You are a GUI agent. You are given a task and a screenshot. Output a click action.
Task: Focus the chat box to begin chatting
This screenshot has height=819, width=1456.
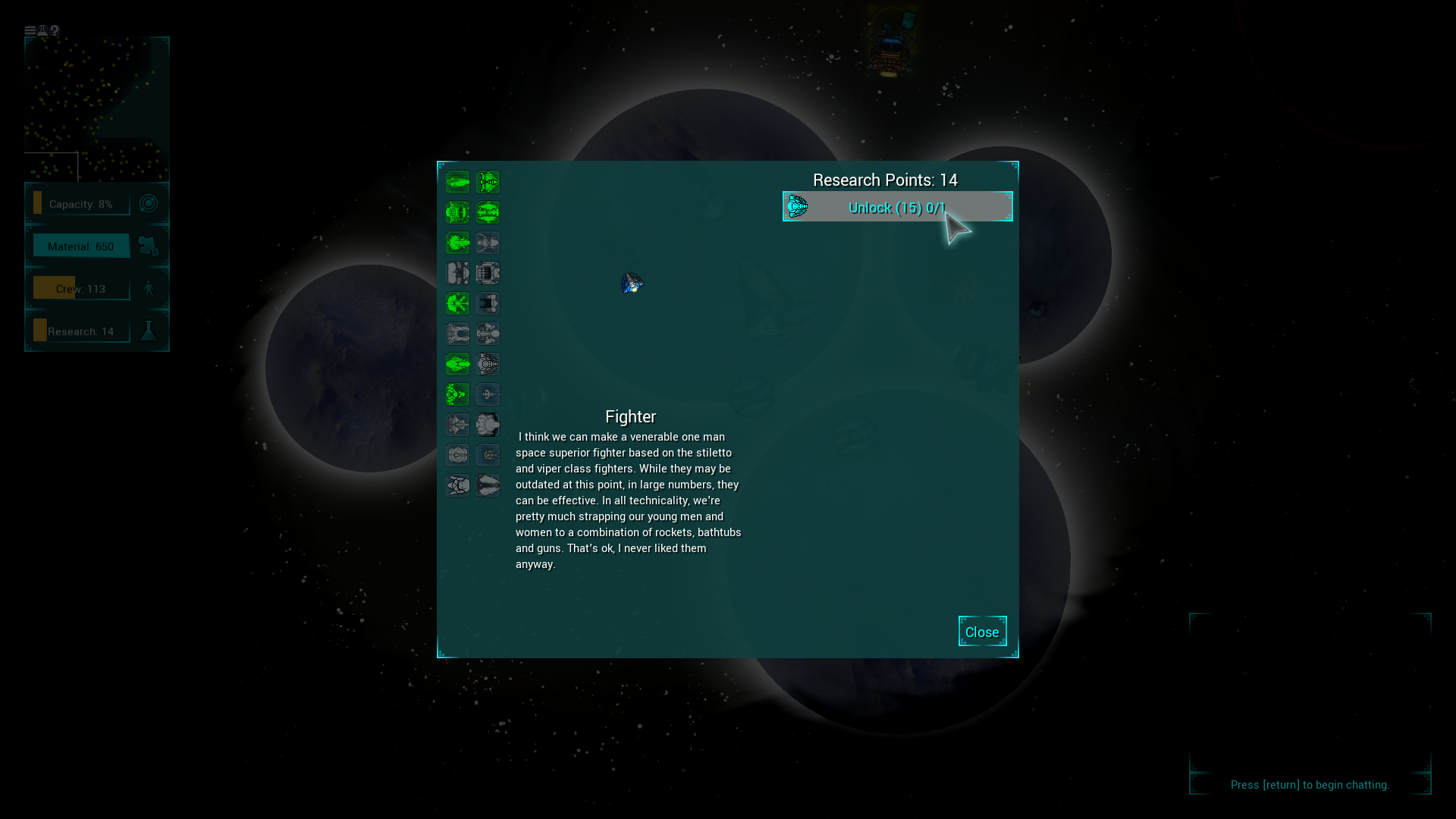(x=1310, y=785)
